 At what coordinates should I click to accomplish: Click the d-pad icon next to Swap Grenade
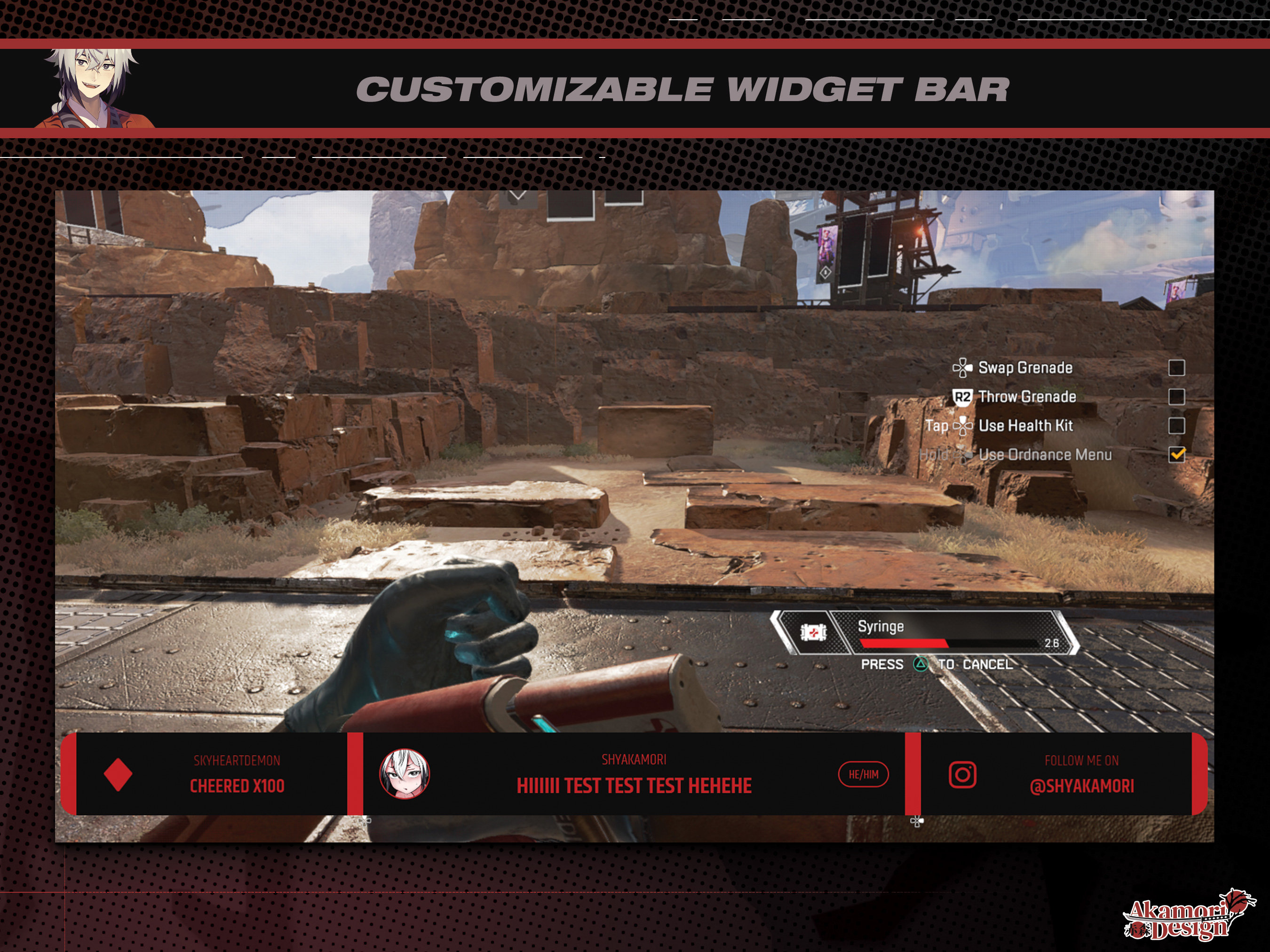tap(963, 368)
